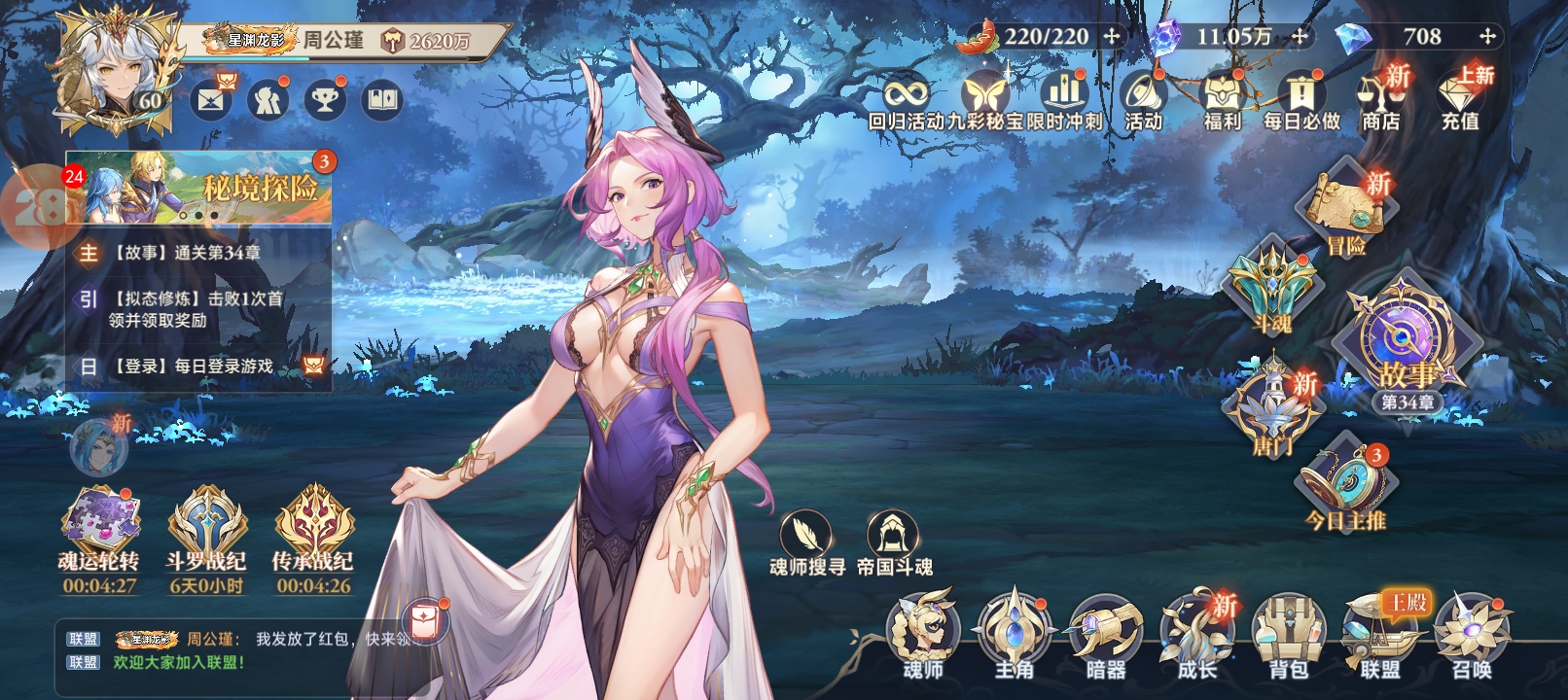Image resolution: width=1568 pixels, height=700 pixels.
Task: Add more diamonds with the plus button
Action: (1487, 37)
